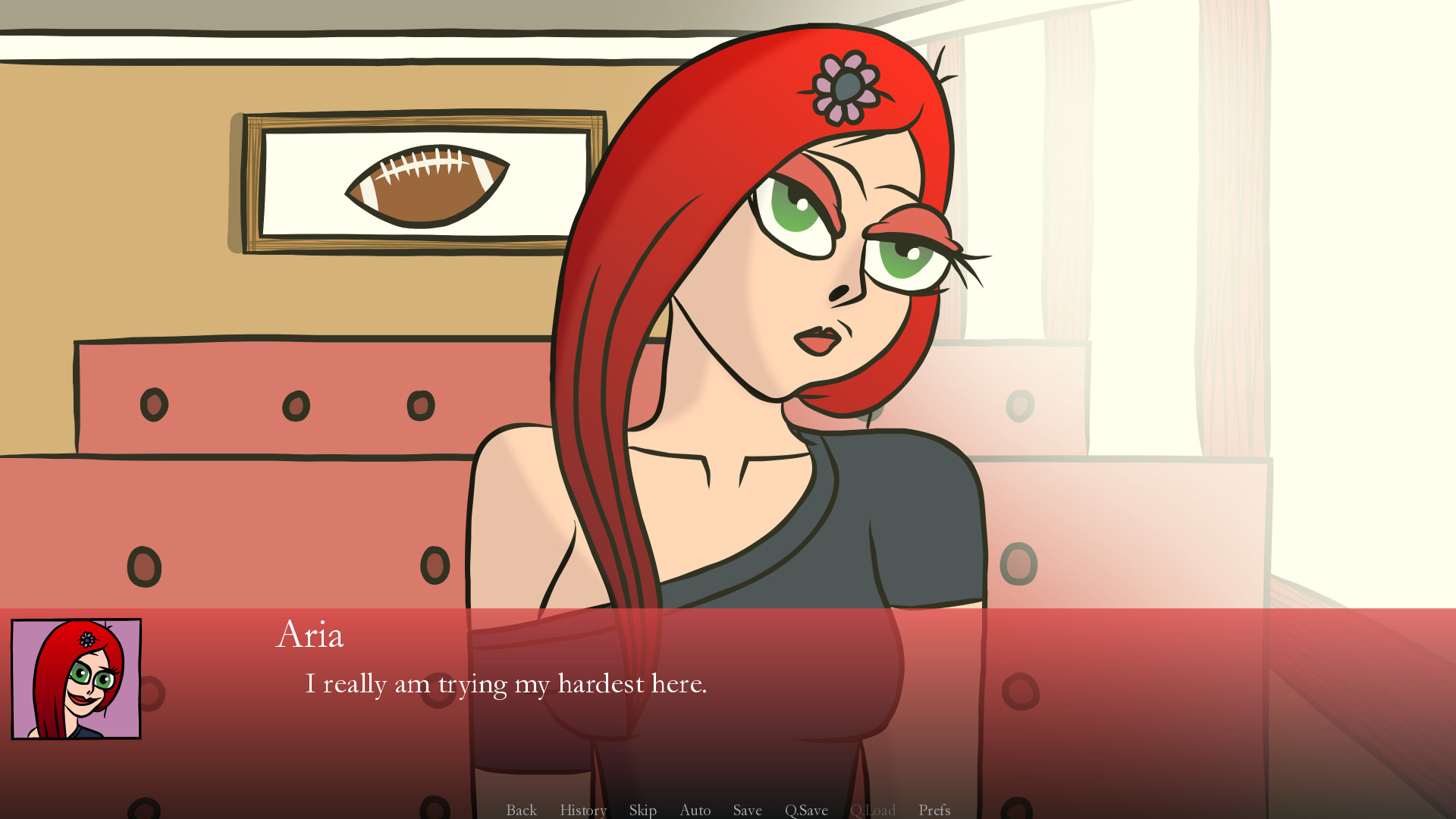Viewport: 1456px width, 819px height.
Task: Perform a quick save with Q.Save
Action: click(x=806, y=810)
